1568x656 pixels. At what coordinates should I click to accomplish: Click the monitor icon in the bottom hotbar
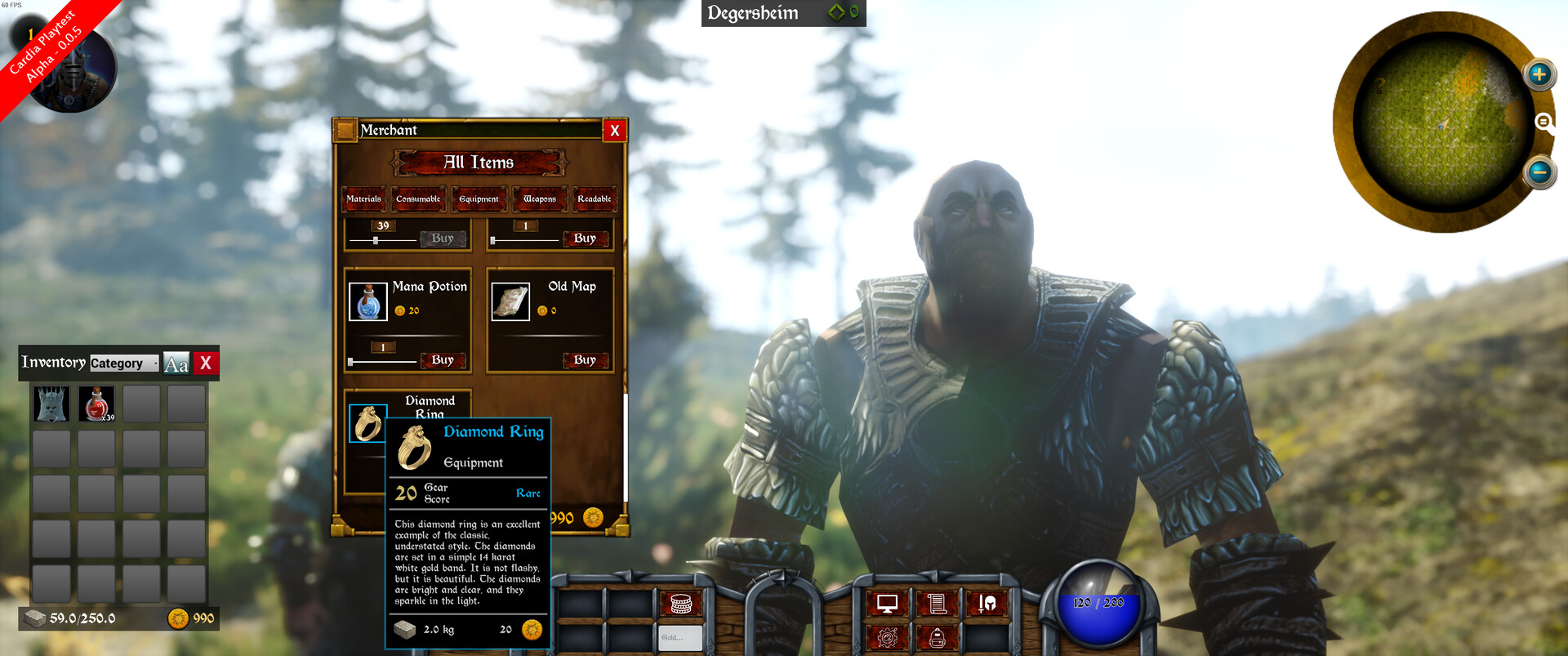pos(888,603)
